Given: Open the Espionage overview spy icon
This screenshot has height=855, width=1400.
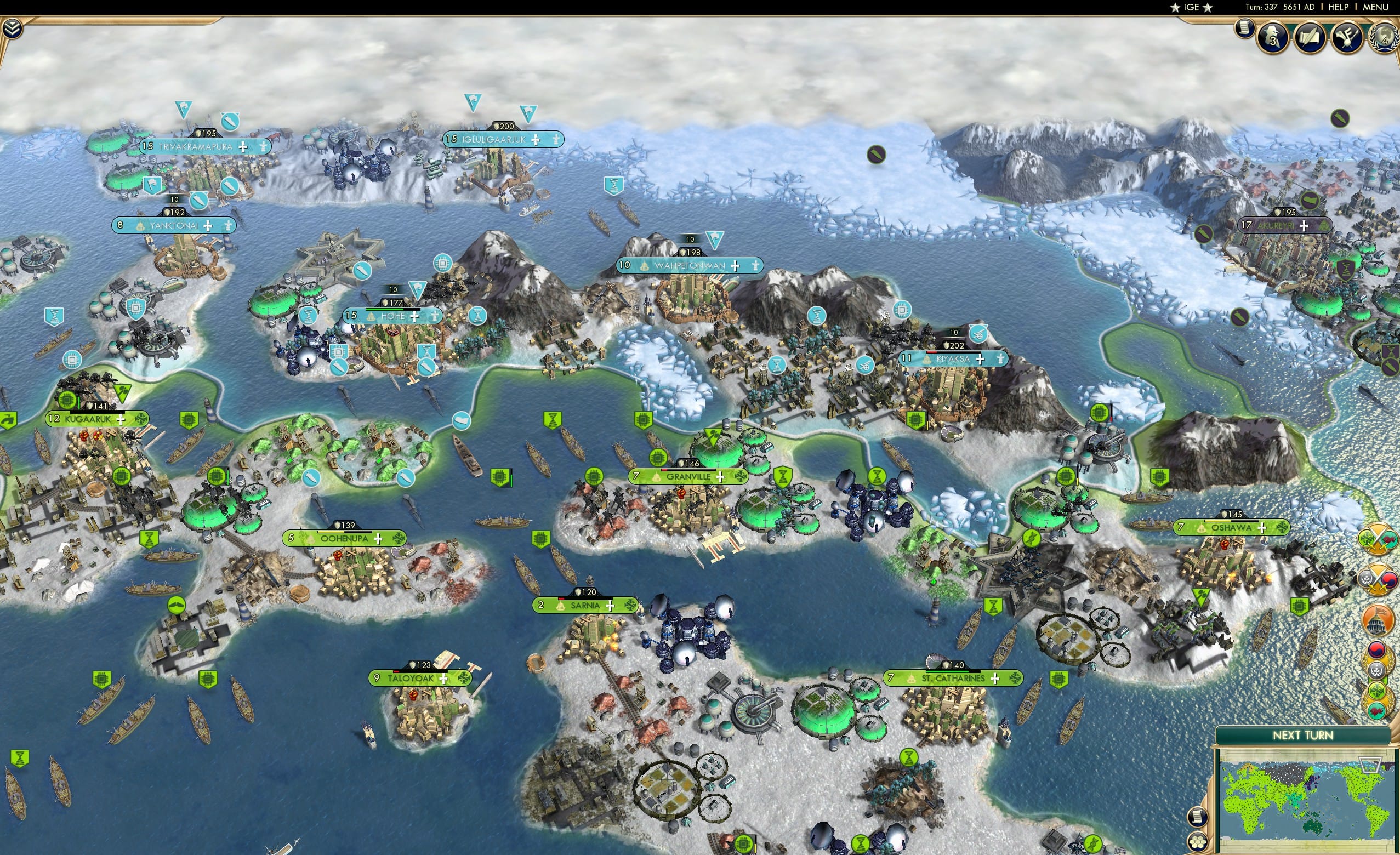Looking at the screenshot, I should pos(1272,38).
